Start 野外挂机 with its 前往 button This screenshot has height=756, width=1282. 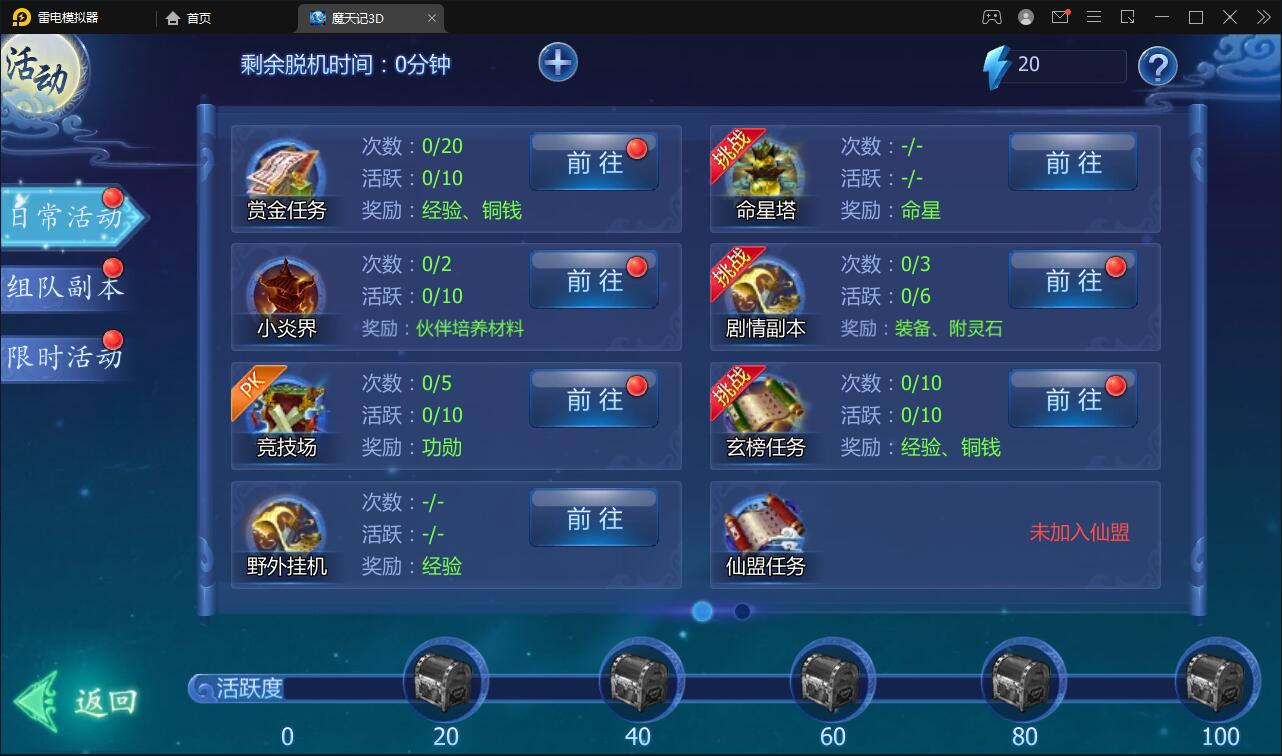(x=594, y=518)
